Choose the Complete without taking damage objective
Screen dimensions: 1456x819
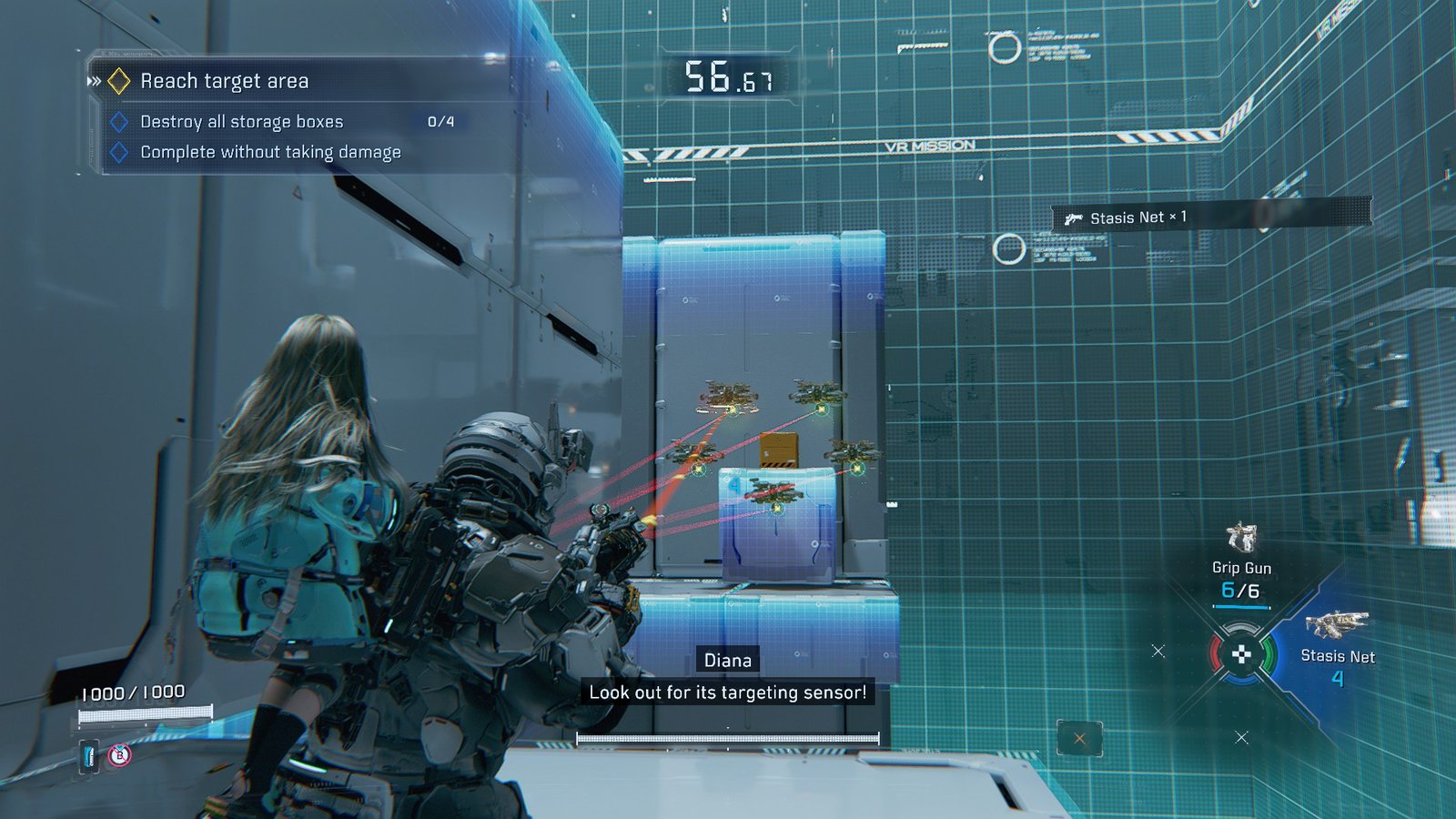tap(270, 152)
